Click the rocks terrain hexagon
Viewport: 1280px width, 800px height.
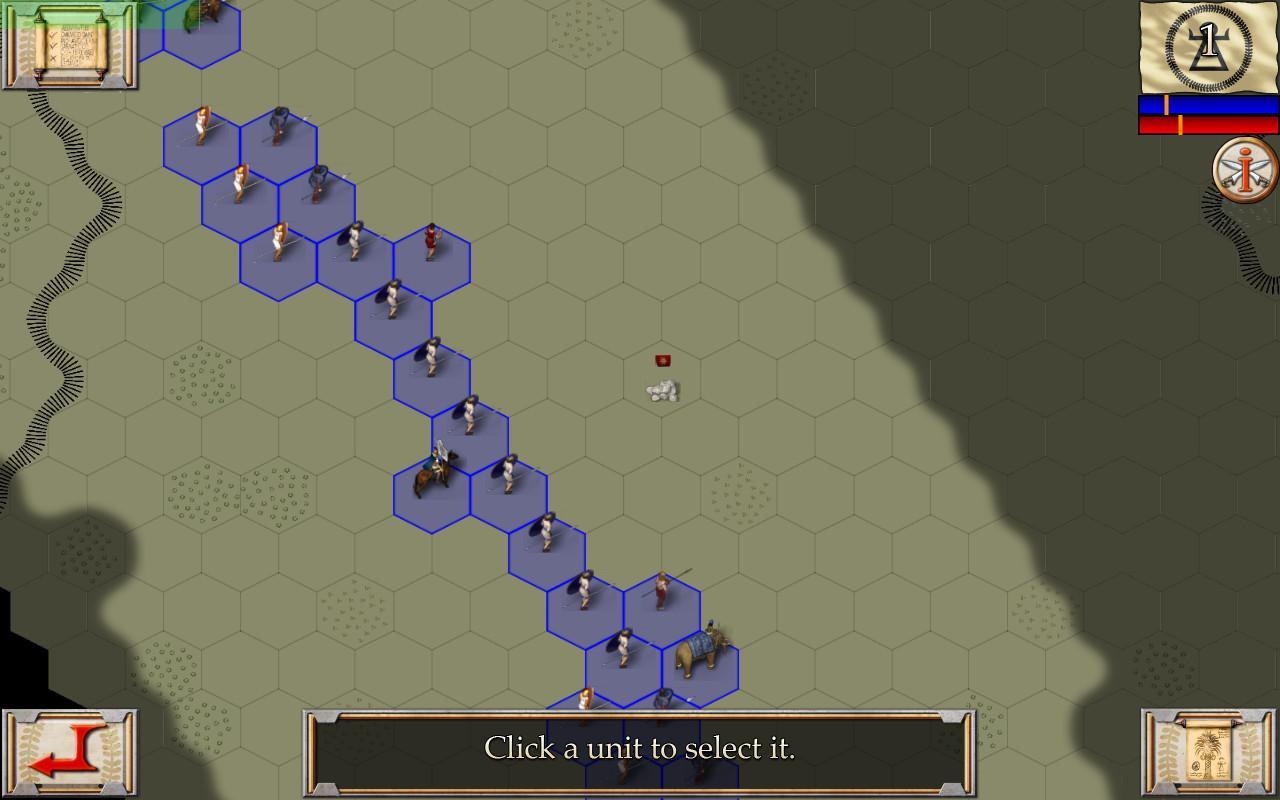click(x=662, y=390)
